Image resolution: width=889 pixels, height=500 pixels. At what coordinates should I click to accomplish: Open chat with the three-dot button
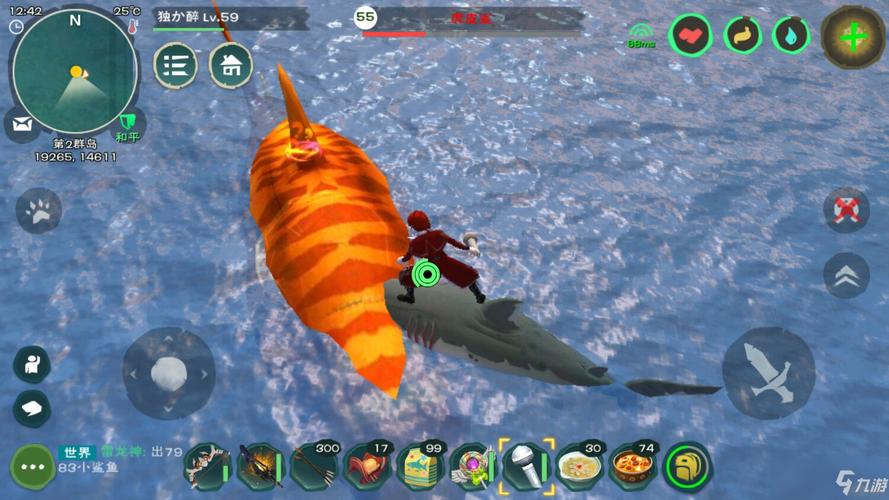click(32, 467)
